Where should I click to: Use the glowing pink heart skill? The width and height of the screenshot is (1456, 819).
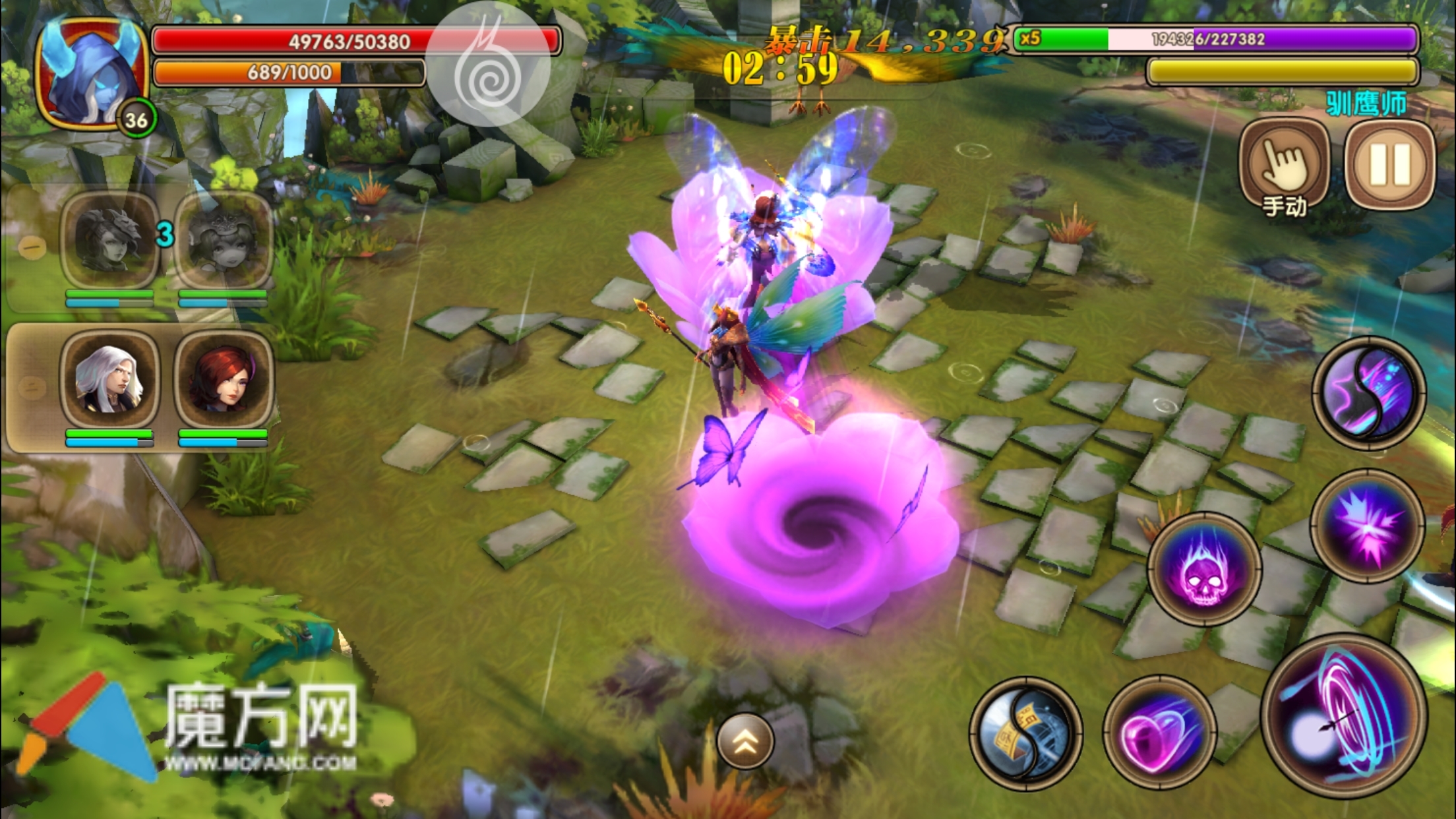(x=1159, y=732)
